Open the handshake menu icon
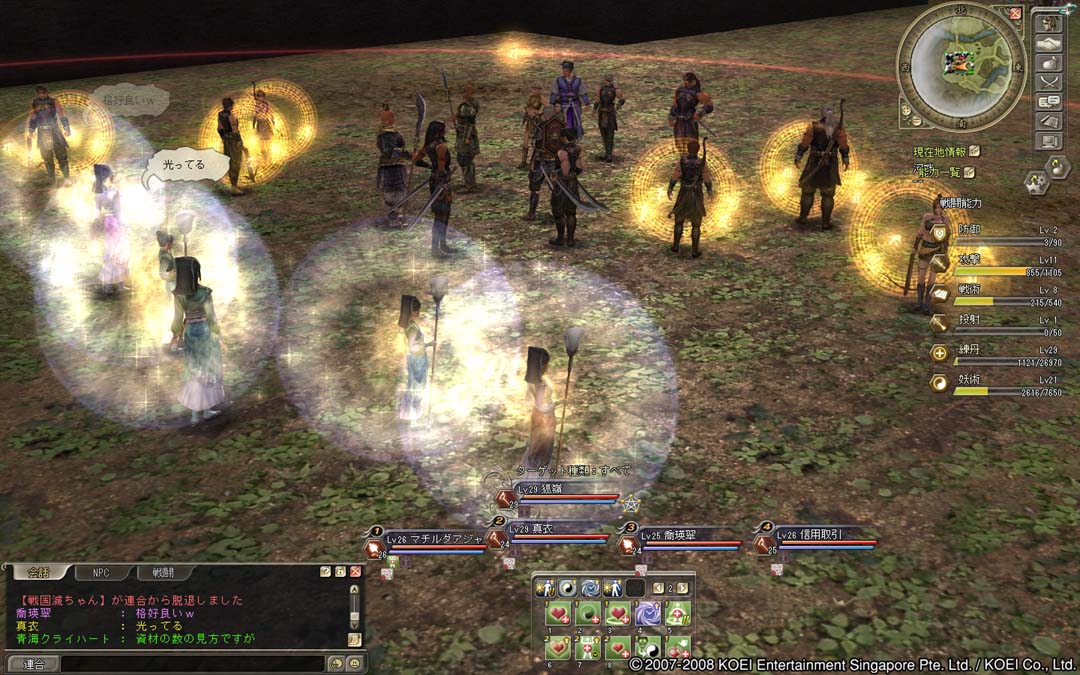1080x675 pixels. click(1049, 44)
